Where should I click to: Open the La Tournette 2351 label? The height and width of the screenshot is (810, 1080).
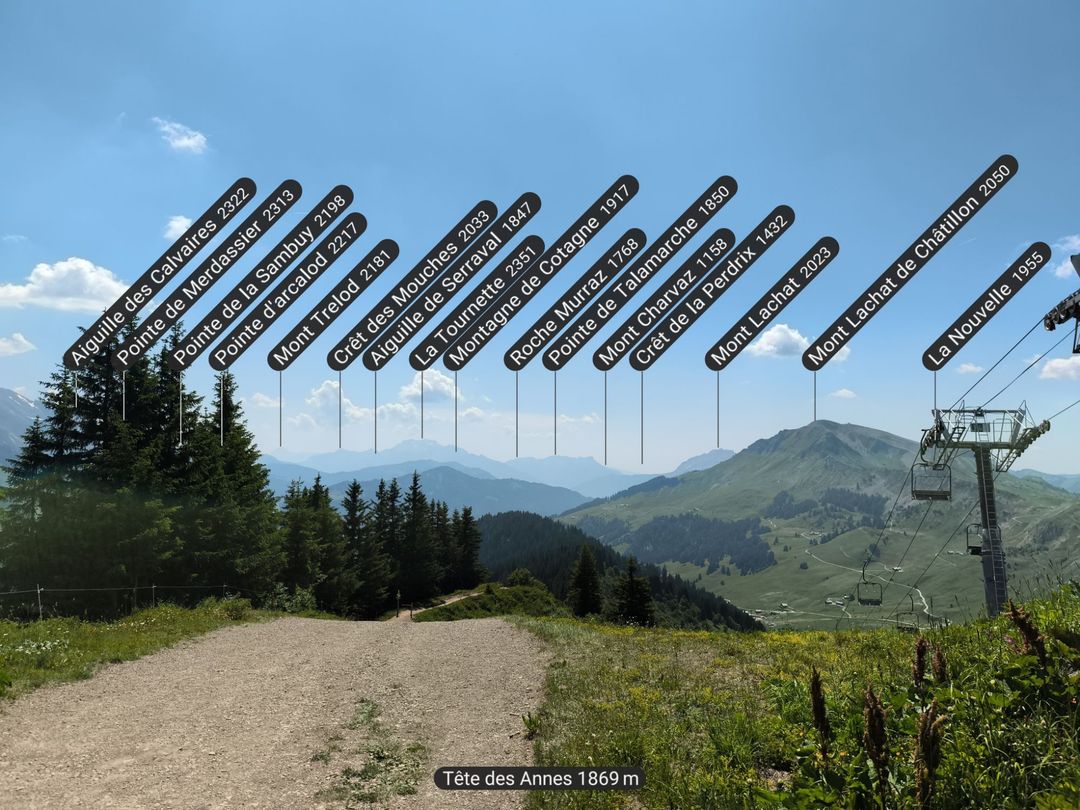click(x=477, y=303)
